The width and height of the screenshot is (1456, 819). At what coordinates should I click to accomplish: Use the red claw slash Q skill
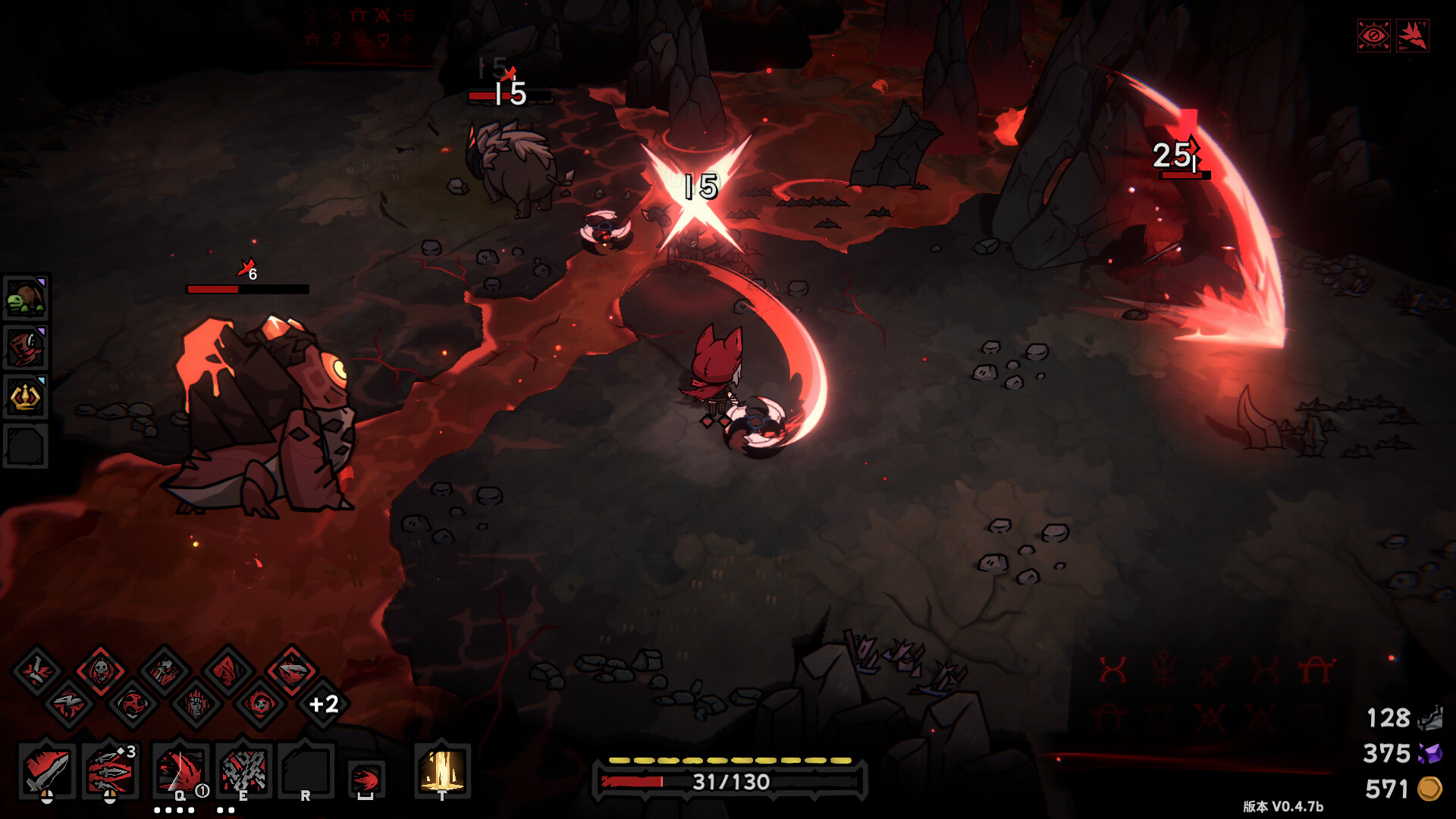(180, 770)
